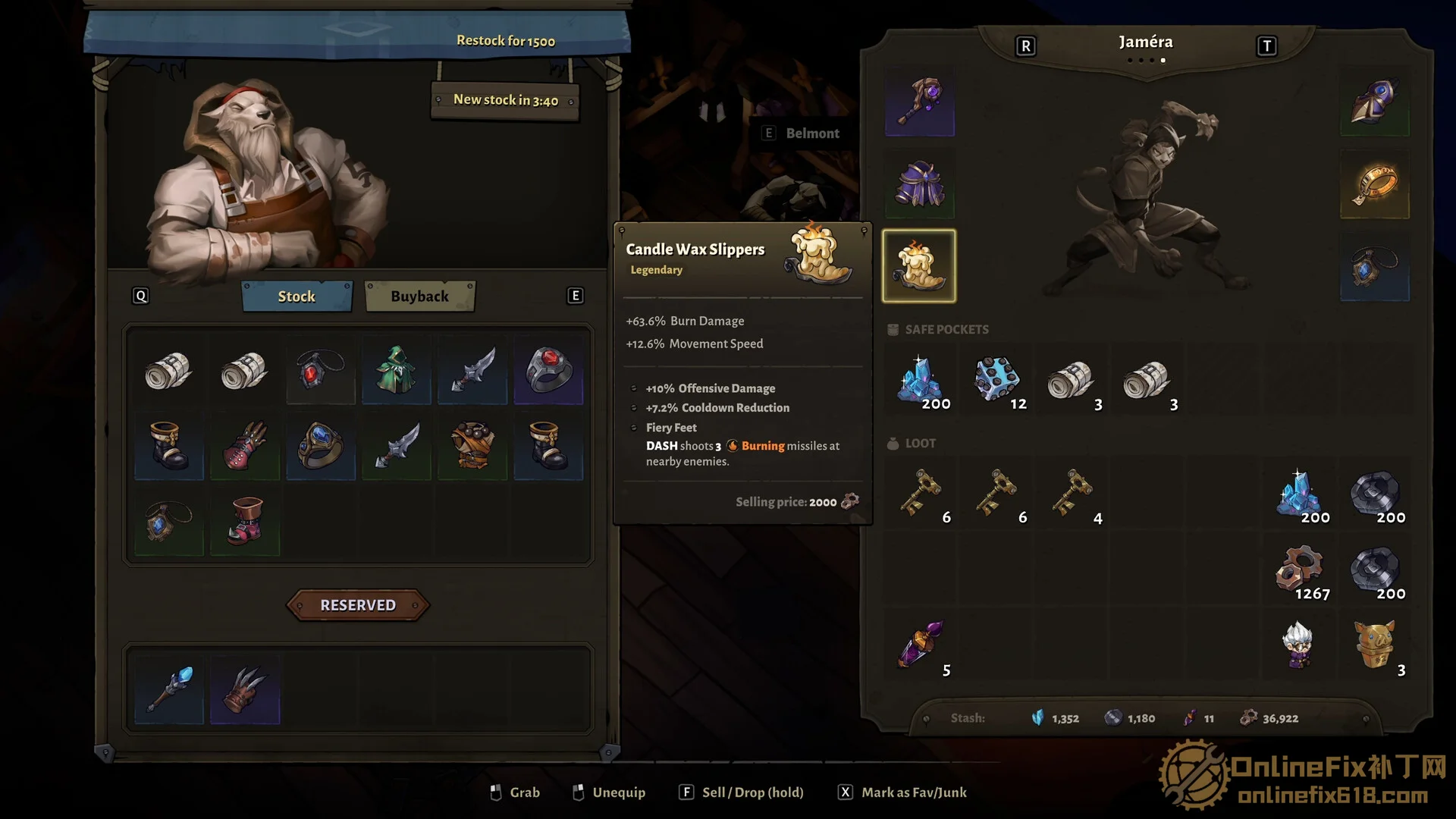Choose the red clawed gauntlet in stock

point(245,446)
